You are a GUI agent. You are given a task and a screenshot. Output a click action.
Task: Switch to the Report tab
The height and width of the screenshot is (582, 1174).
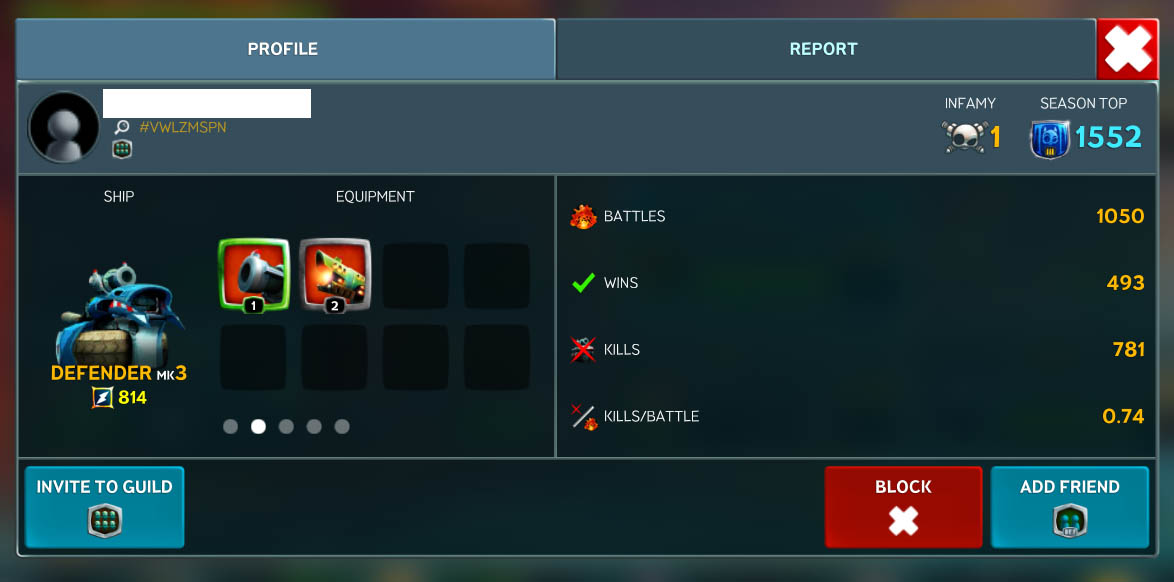click(x=824, y=49)
